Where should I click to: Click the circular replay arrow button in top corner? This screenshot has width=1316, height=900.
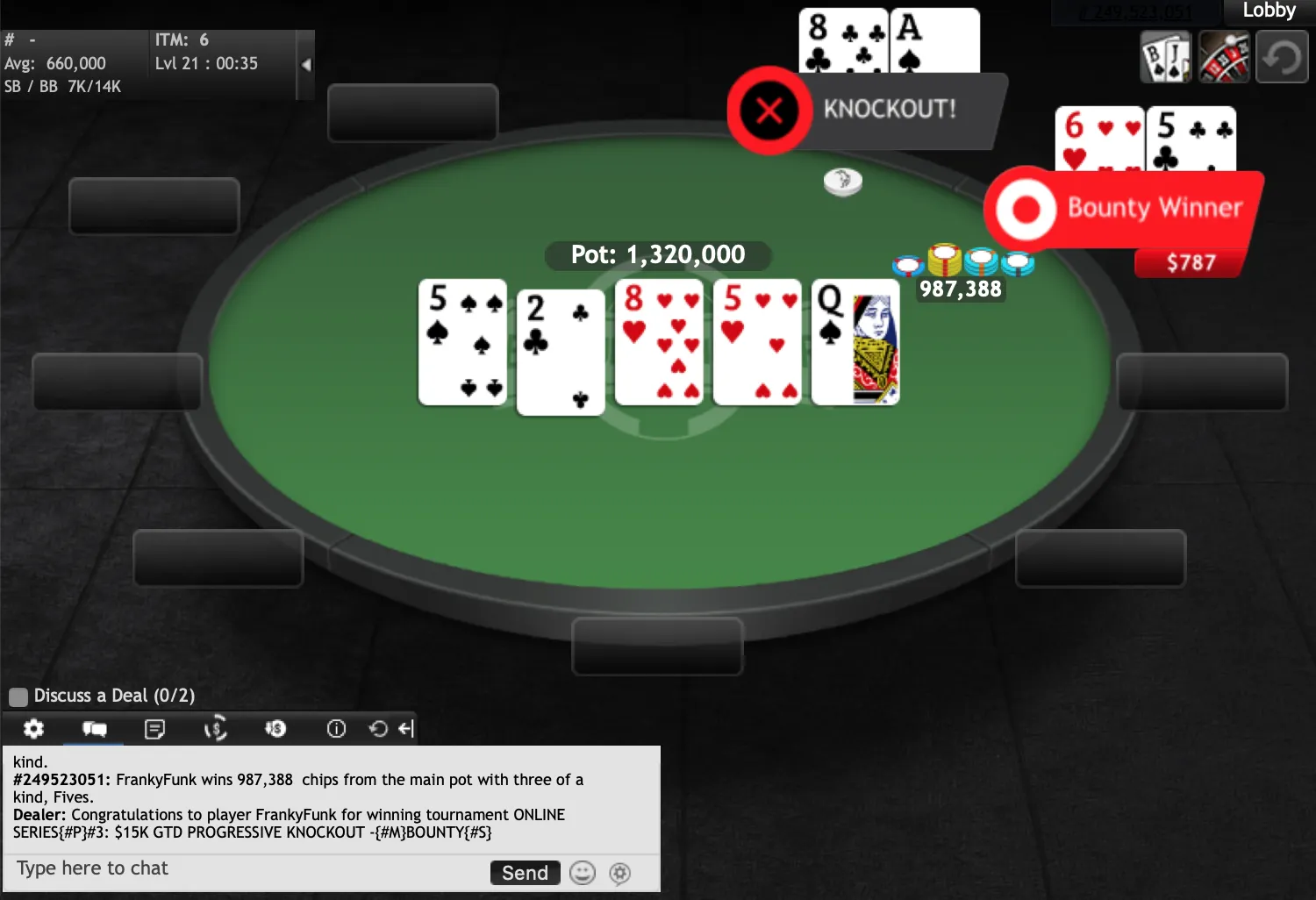click(x=1282, y=58)
